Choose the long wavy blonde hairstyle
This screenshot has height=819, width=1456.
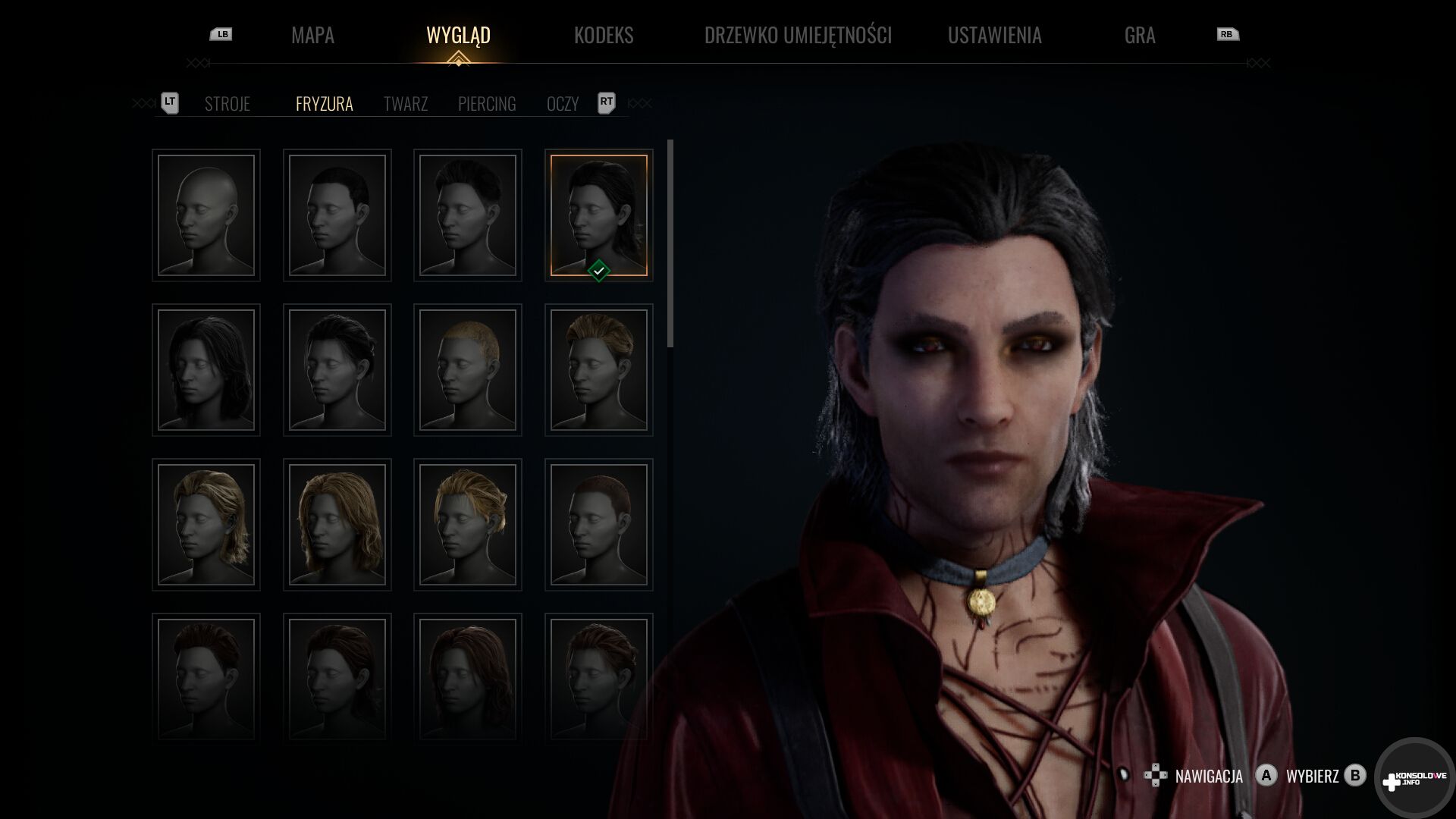pyautogui.click(x=337, y=525)
